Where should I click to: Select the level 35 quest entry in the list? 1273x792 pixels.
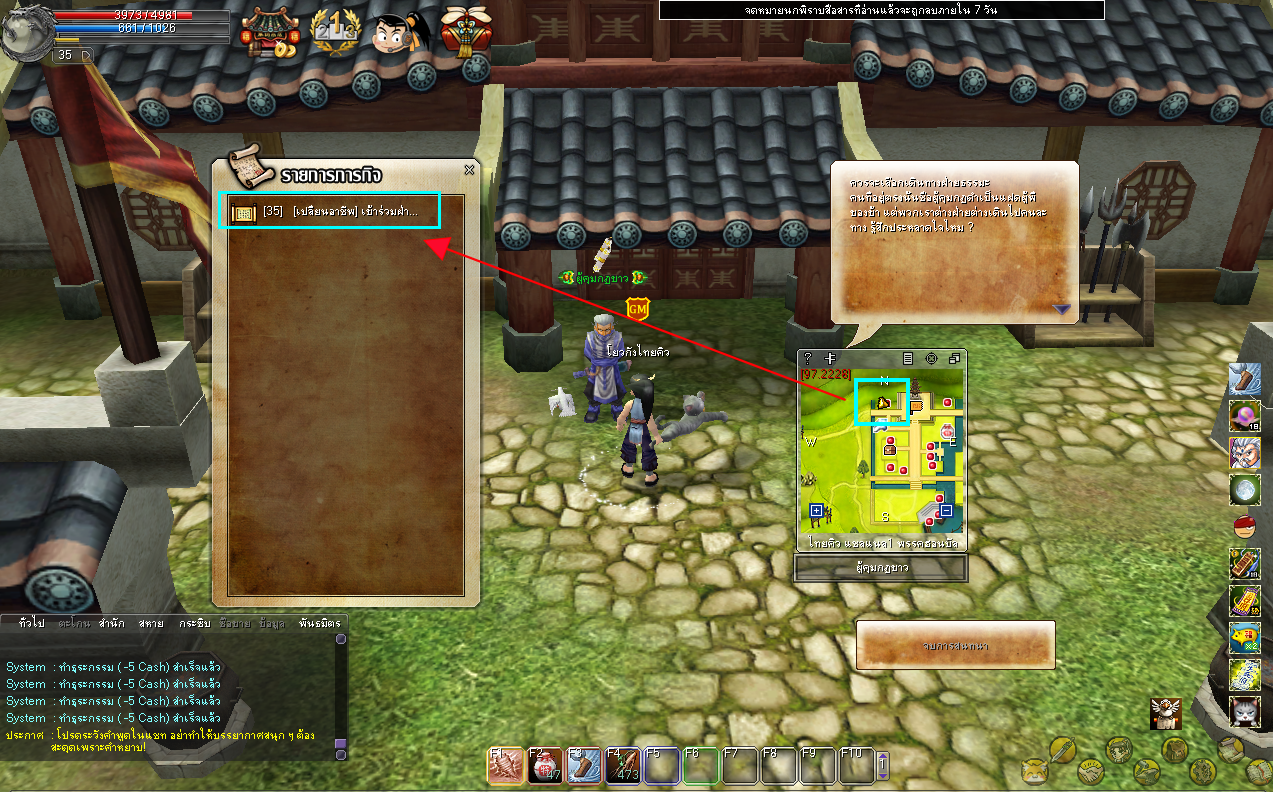tap(328, 212)
